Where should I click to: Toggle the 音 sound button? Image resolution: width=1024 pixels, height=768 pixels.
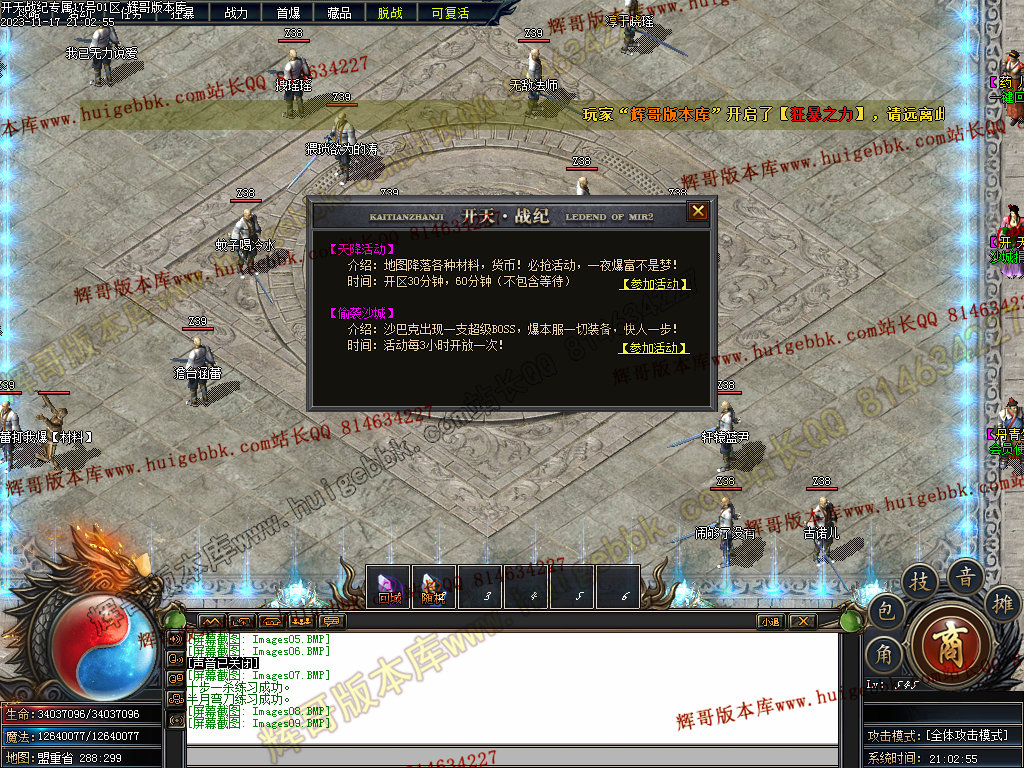pos(966,576)
